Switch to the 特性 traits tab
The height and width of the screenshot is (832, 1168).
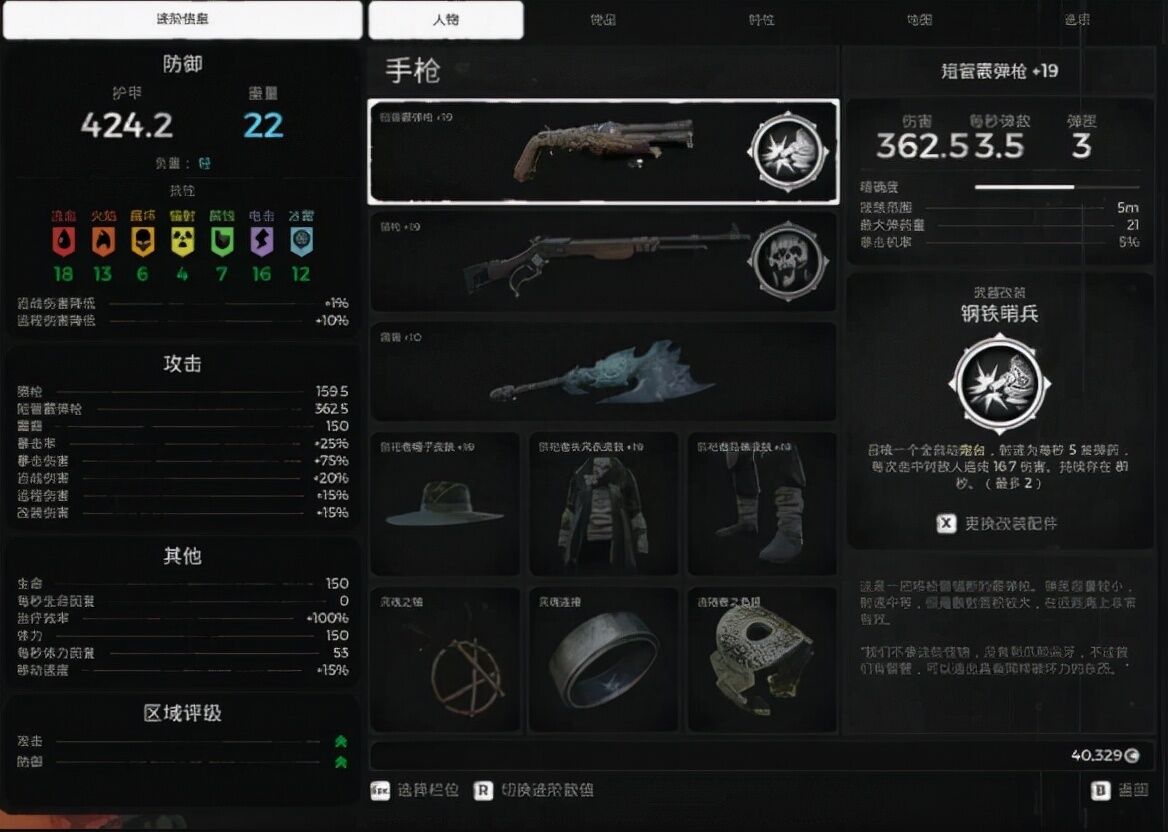761,20
